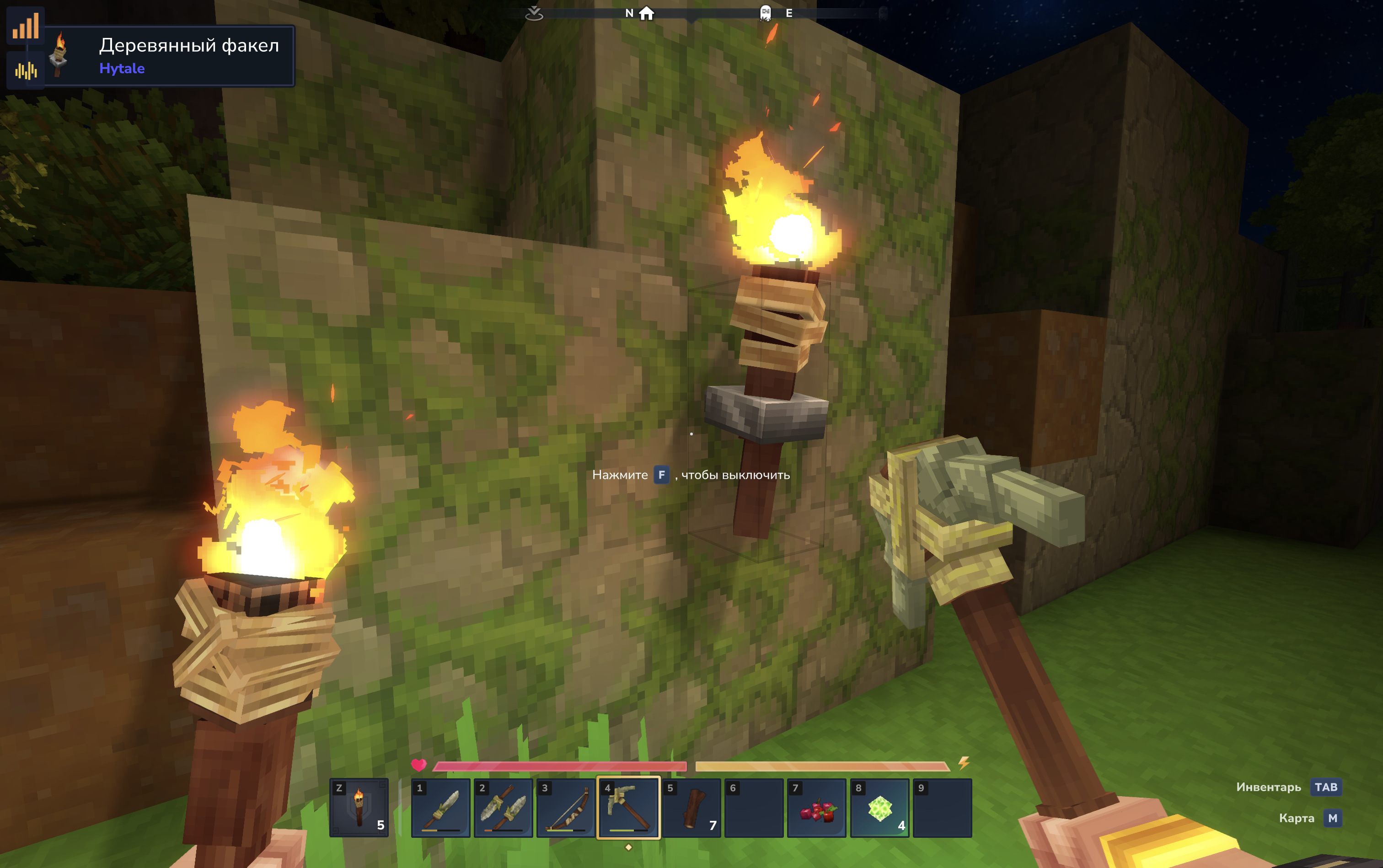Click the ghost marker on the compass
Image resolution: width=1383 pixels, height=868 pixels.
tap(765, 13)
